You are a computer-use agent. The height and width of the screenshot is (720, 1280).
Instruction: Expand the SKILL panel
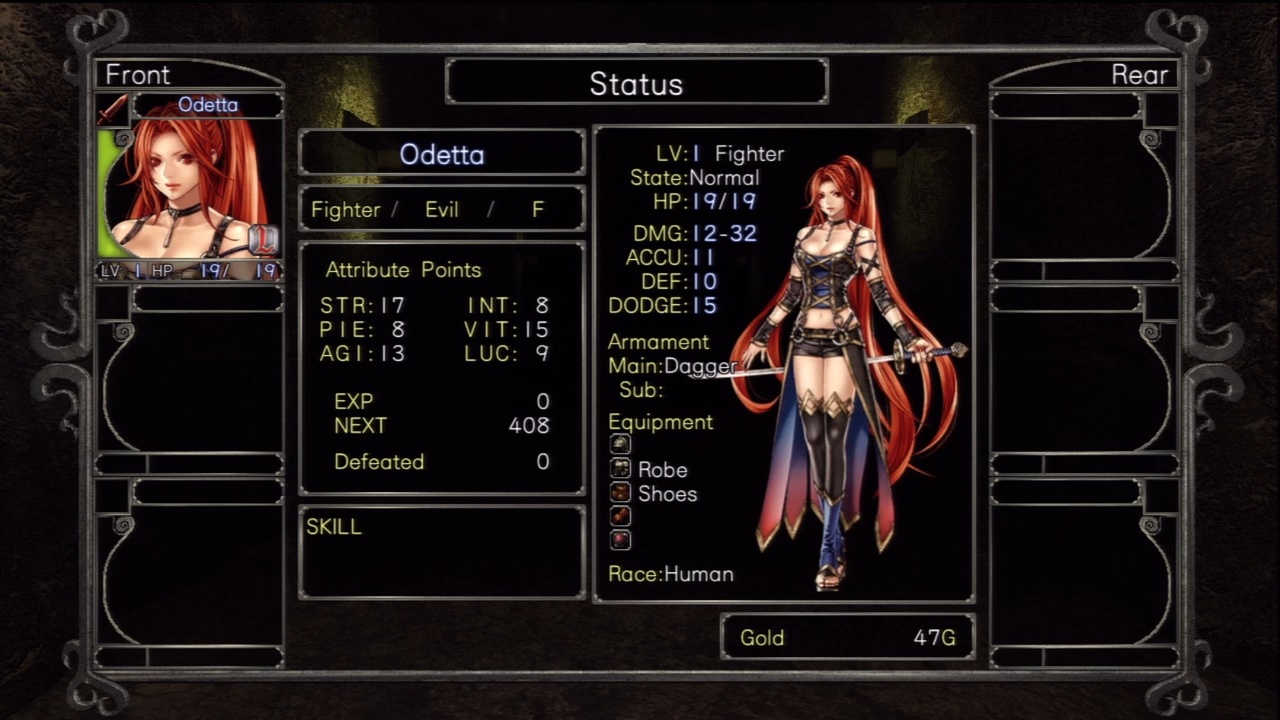(x=440, y=548)
